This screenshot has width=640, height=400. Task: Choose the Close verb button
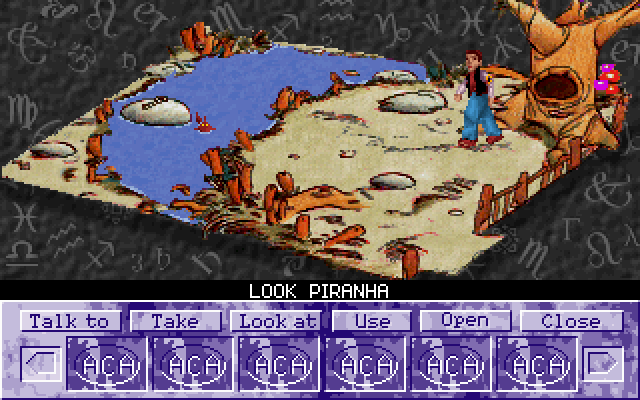pyautogui.click(x=571, y=321)
